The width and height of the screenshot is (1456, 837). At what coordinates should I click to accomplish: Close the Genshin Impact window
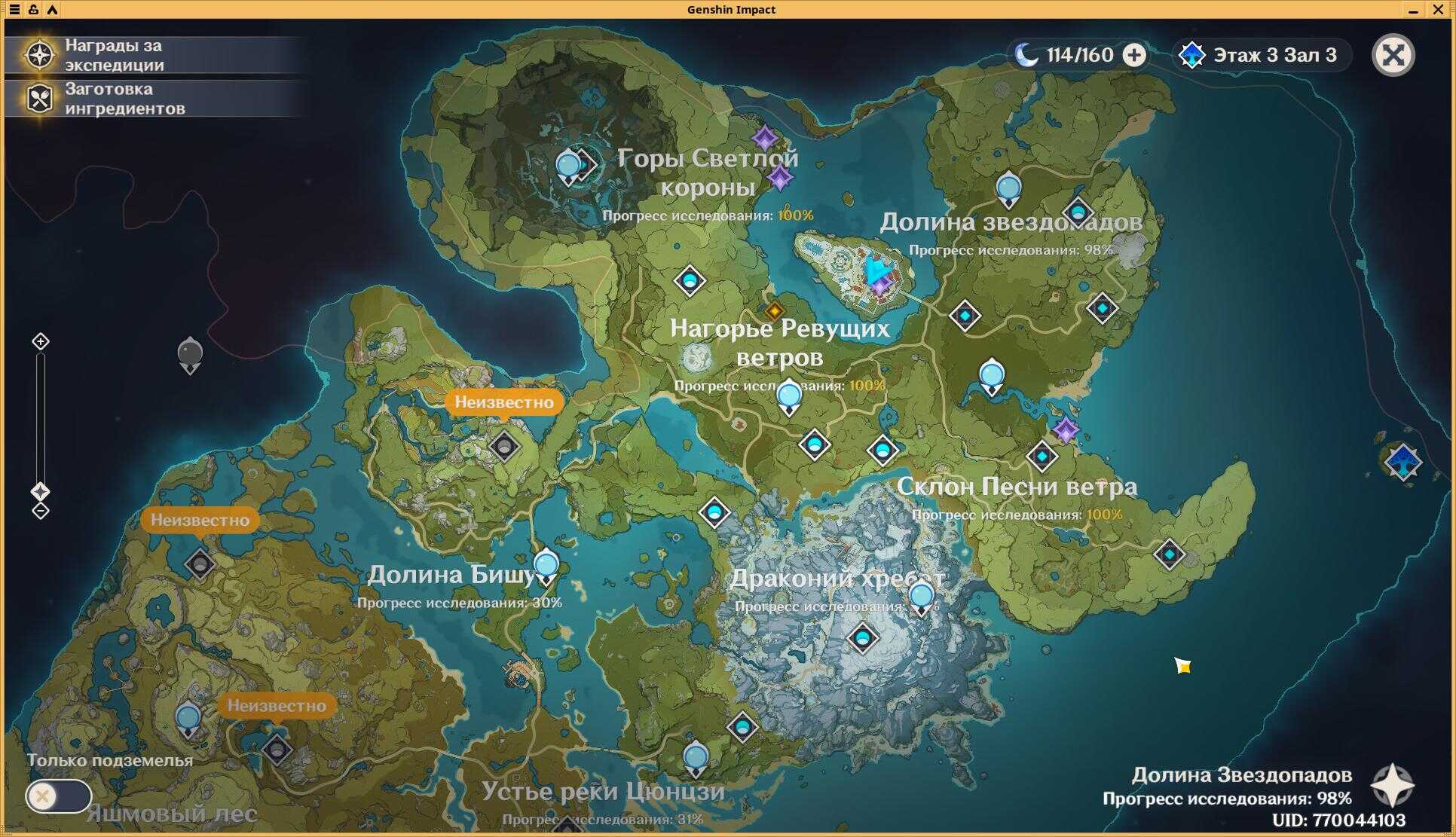click(x=1438, y=10)
